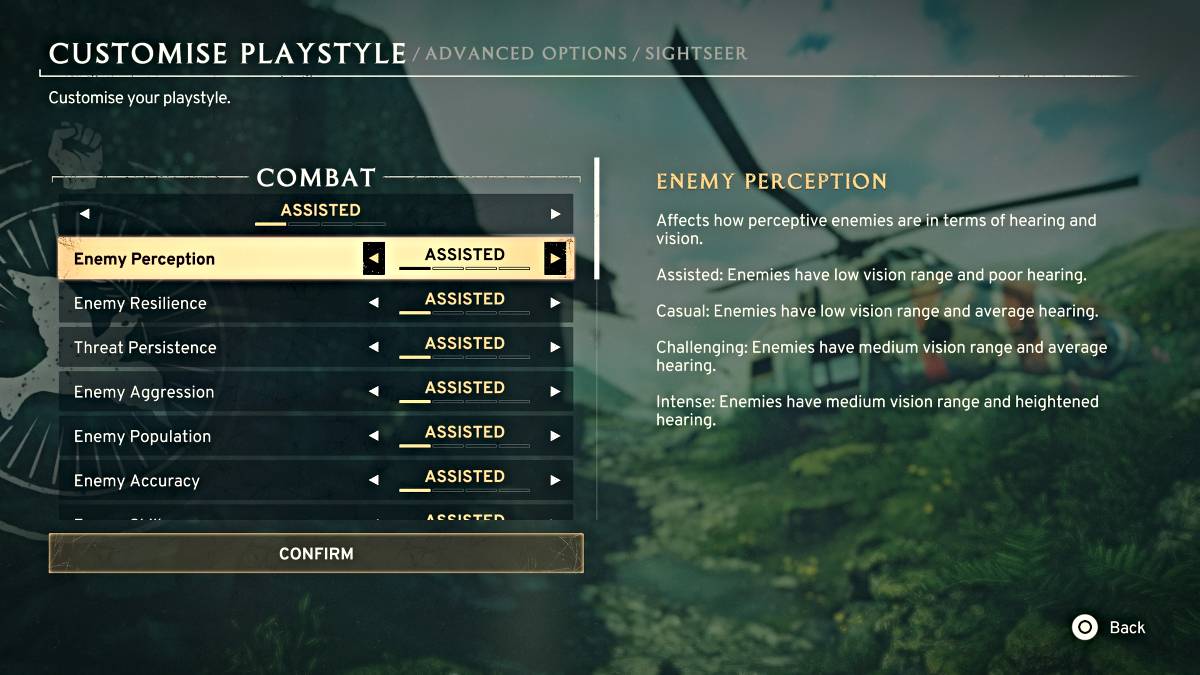Step Enemy Aggression down one level
1200x675 pixels.
click(373, 392)
